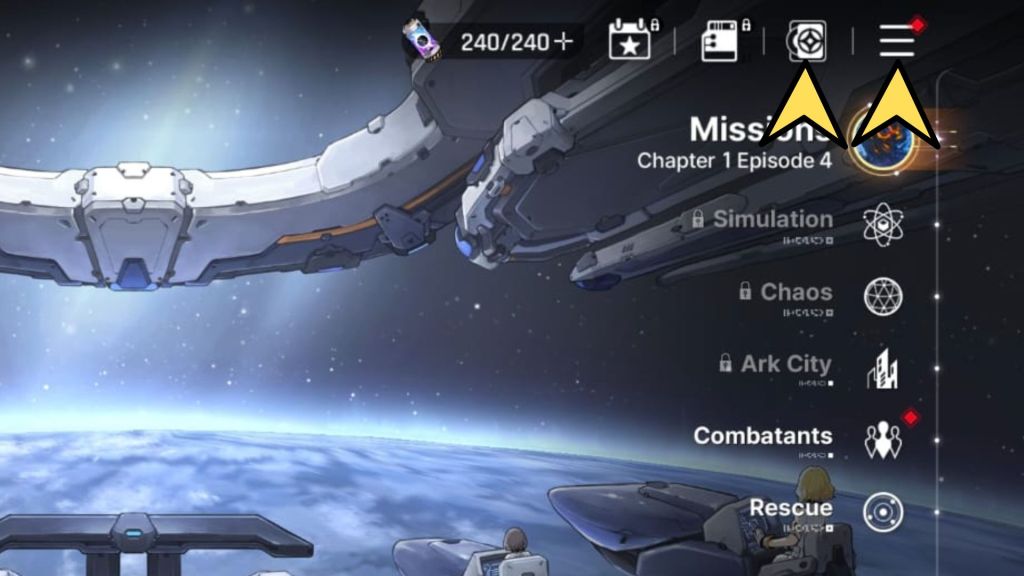1024x576 pixels.
Task: Open the Combatants menu
Action: point(764,436)
